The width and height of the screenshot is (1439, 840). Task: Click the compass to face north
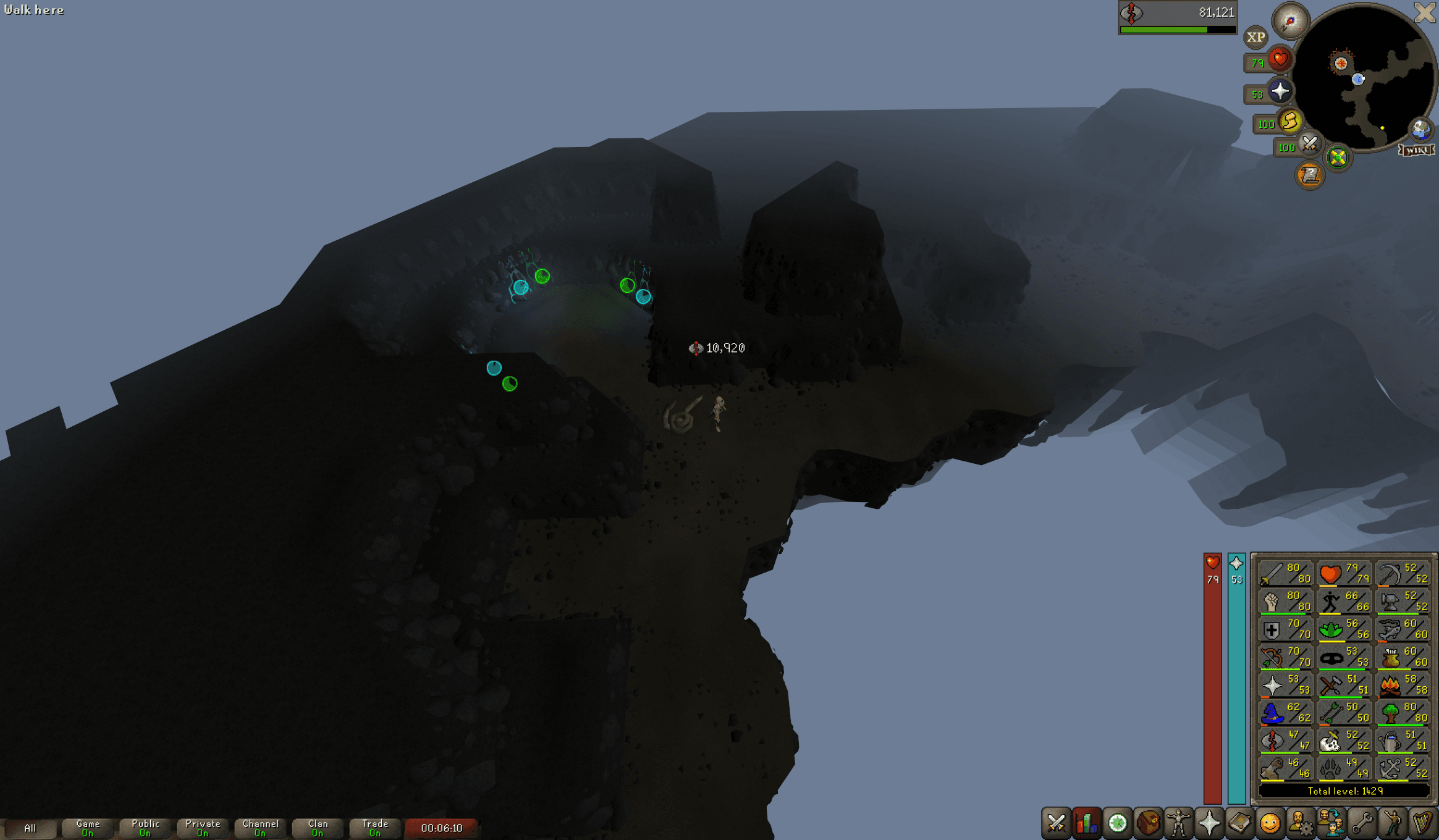pos(1290,21)
